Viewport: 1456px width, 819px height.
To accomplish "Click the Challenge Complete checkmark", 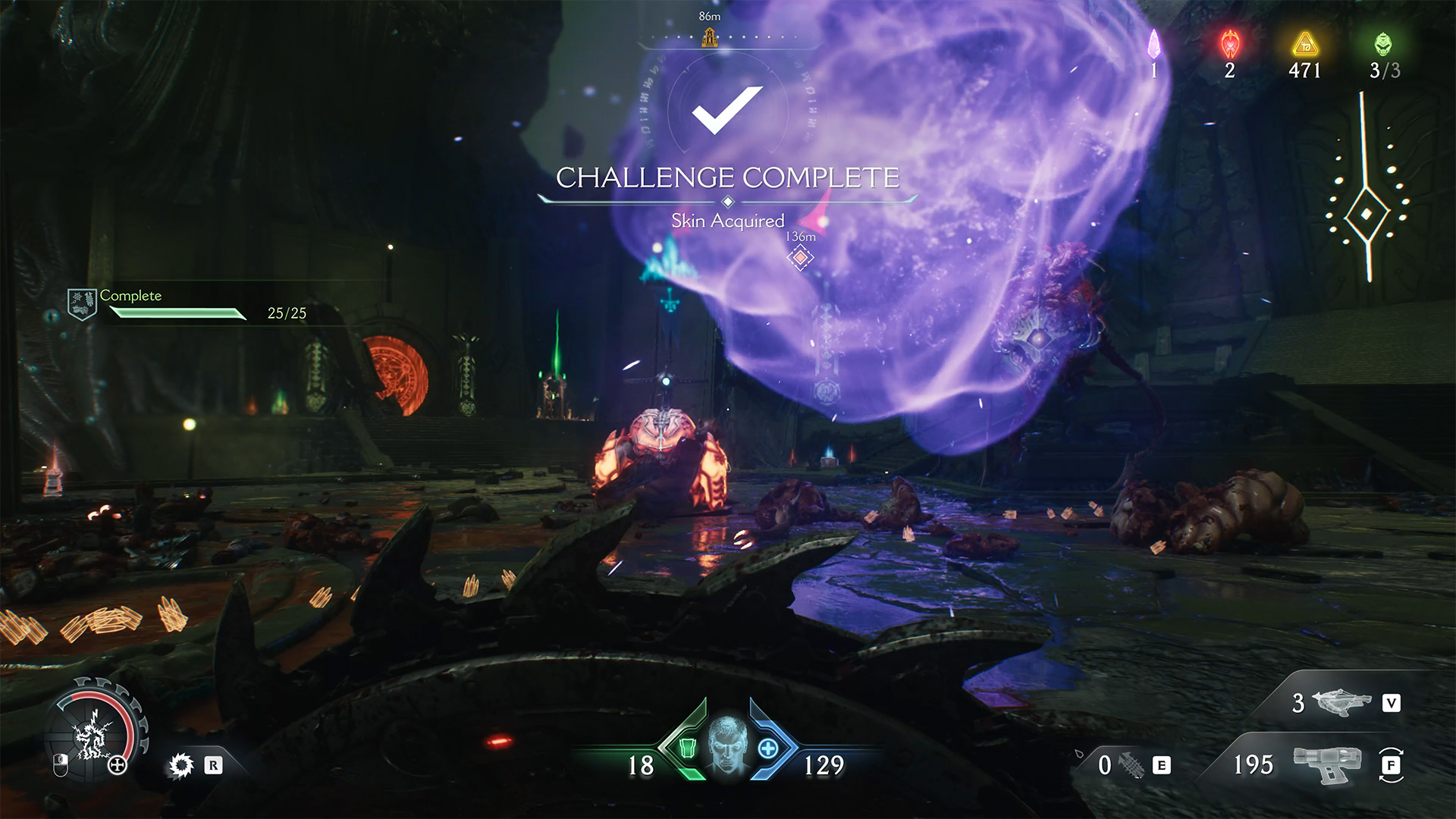I will pyautogui.click(x=726, y=110).
